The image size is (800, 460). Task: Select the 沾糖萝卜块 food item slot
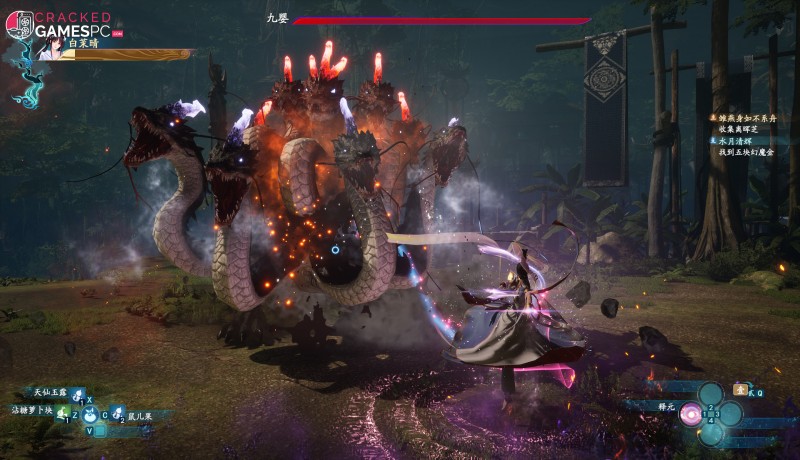click(62, 411)
